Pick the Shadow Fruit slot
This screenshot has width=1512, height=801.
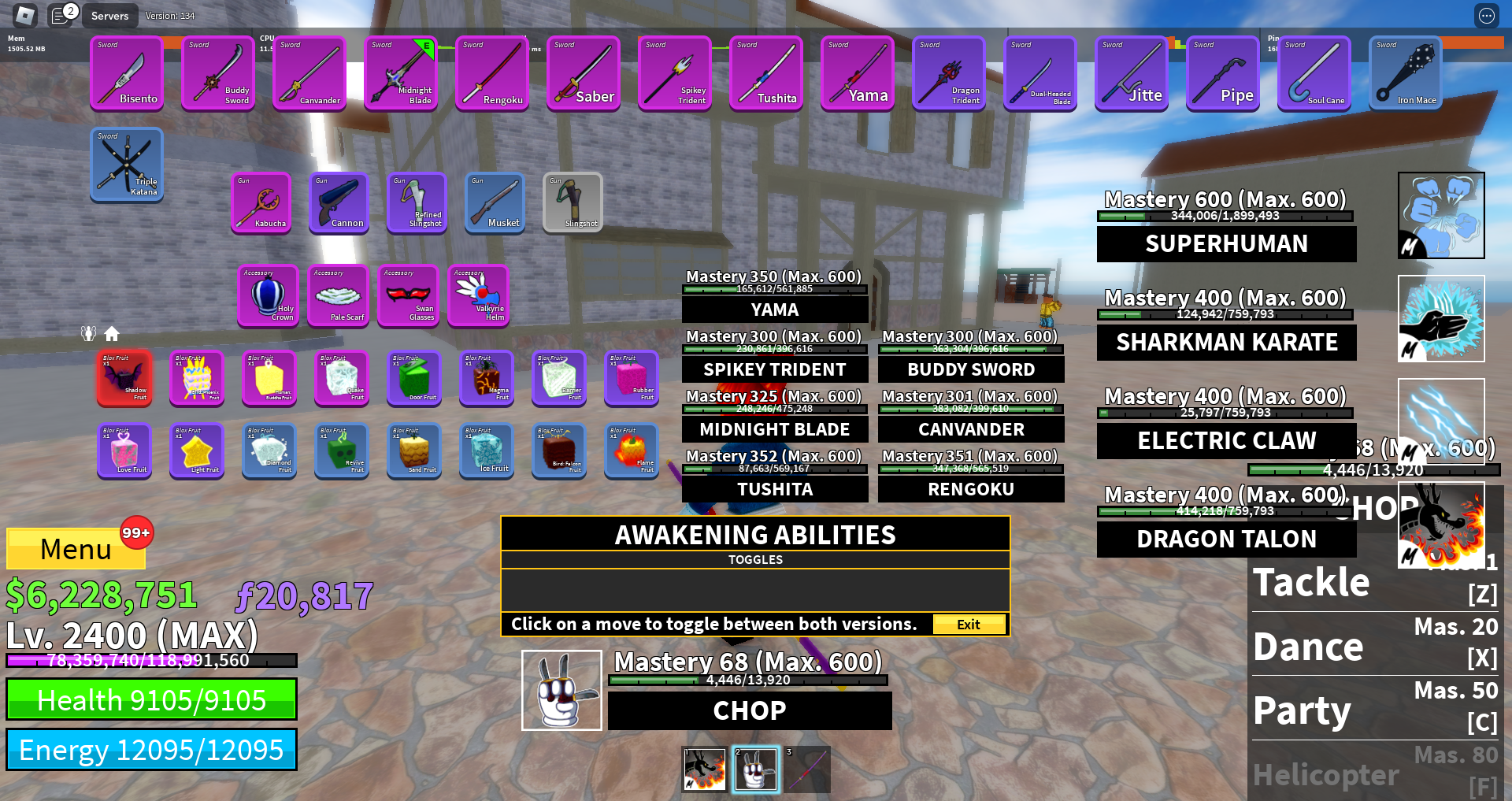[x=125, y=378]
